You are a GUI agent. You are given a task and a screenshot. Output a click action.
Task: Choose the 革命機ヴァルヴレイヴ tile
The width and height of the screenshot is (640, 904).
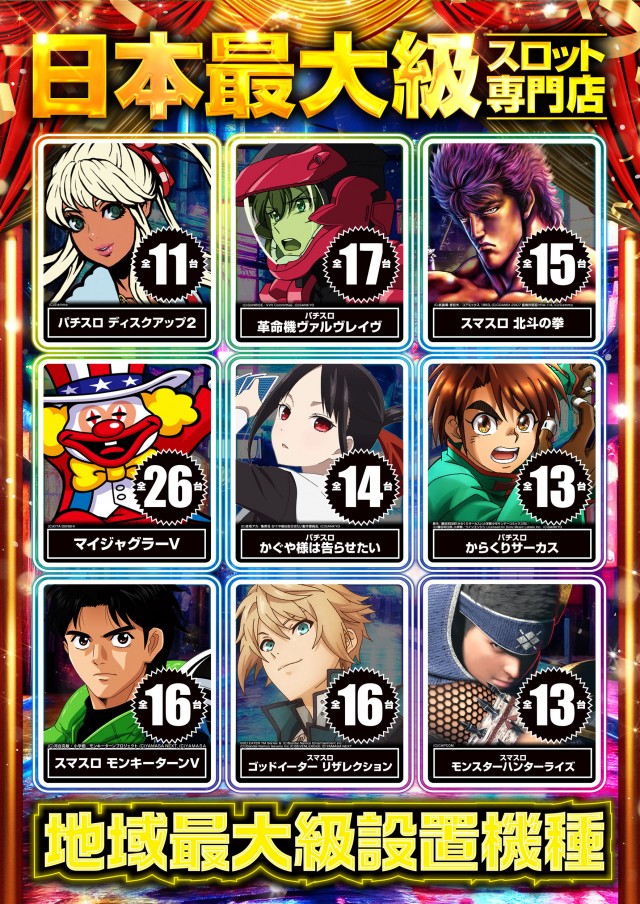(320, 240)
